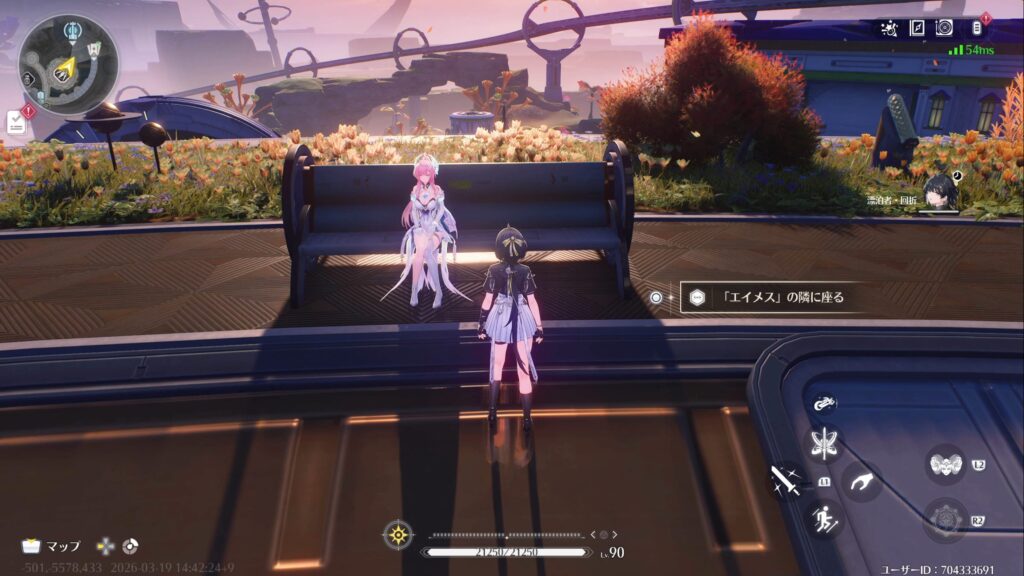
Task: Open the quest checklist icon below the minimap
Action: pos(16,122)
